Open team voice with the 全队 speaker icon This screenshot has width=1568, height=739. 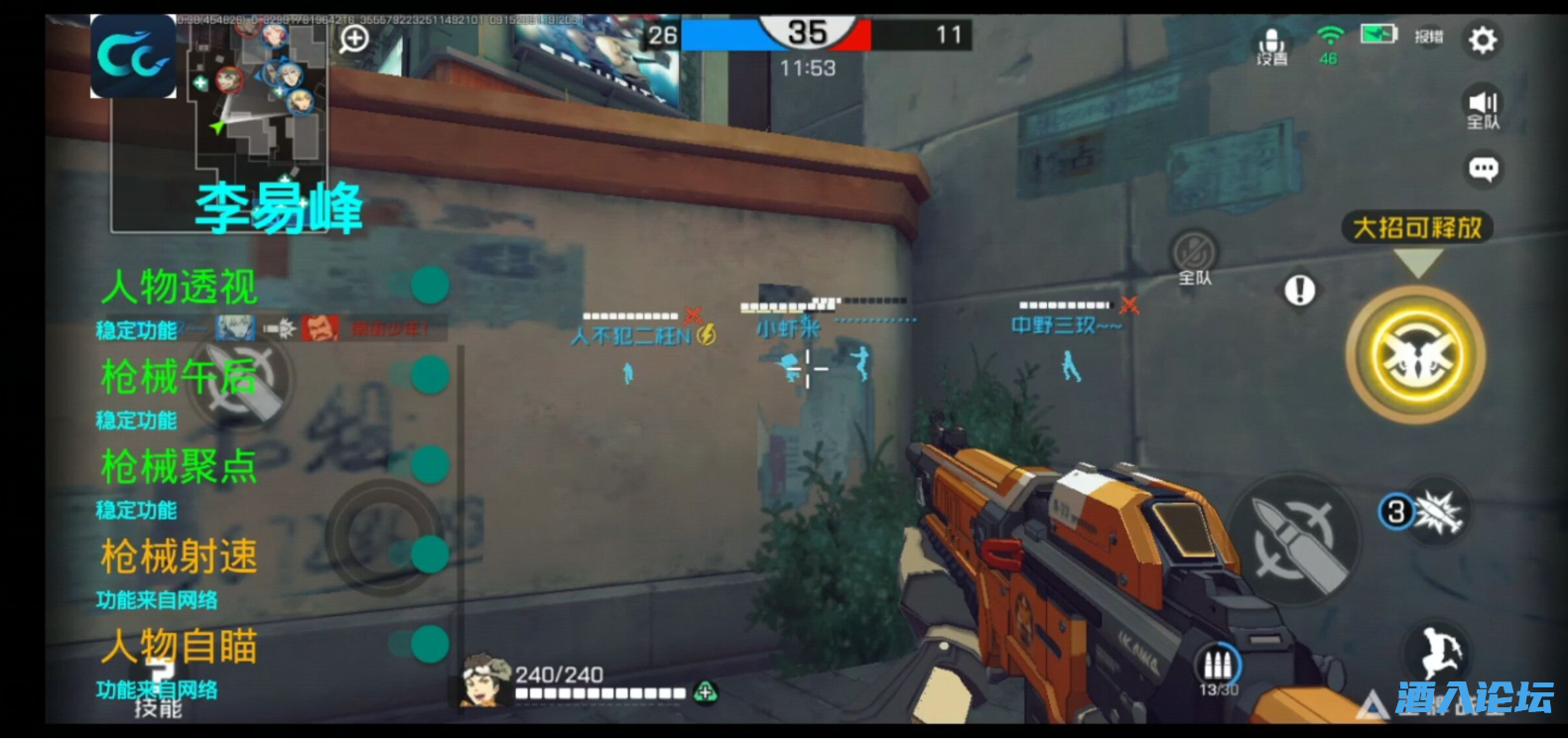pos(1483,107)
